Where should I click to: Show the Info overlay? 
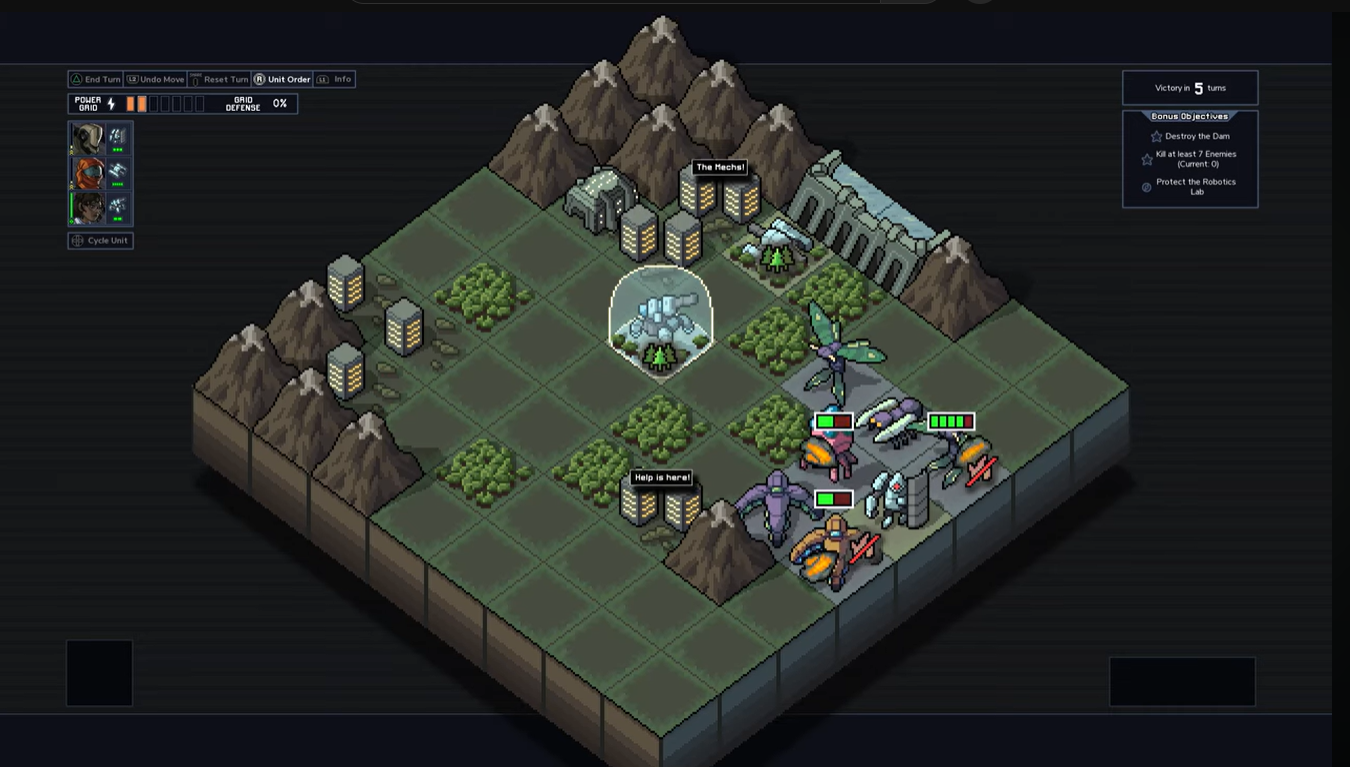click(335, 79)
